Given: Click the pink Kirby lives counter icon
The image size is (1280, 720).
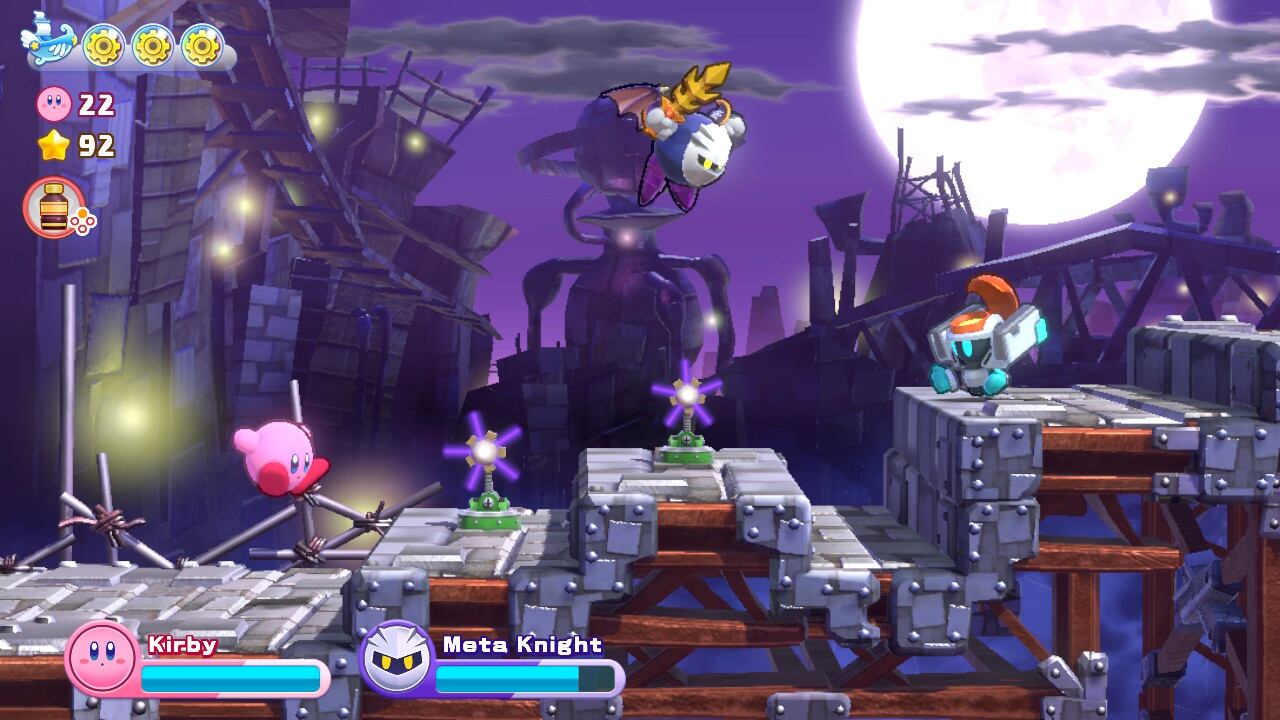Looking at the screenshot, I should (x=52, y=102).
